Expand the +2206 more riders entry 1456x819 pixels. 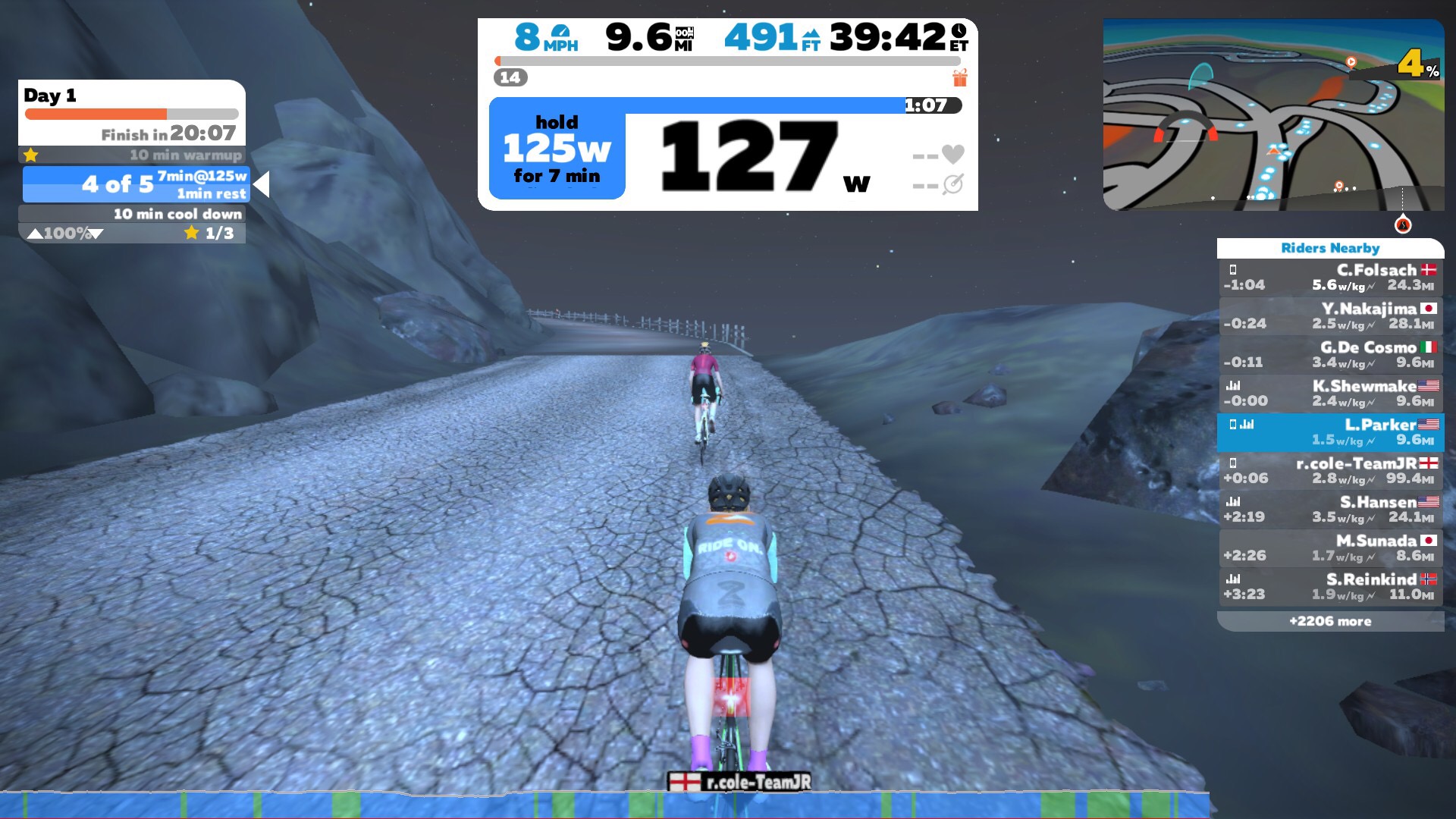tap(1330, 621)
